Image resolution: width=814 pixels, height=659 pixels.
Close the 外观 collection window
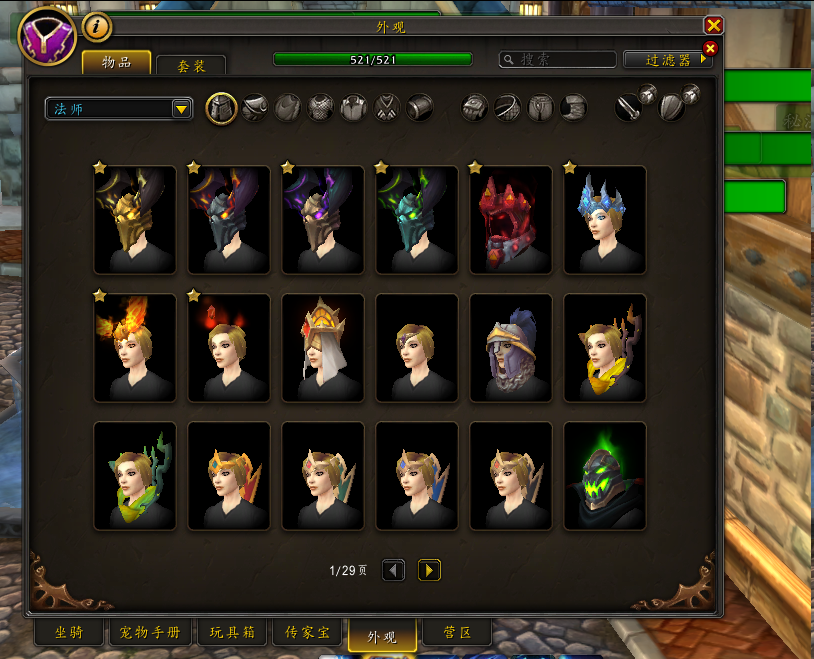pyautogui.click(x=713, y=26)
